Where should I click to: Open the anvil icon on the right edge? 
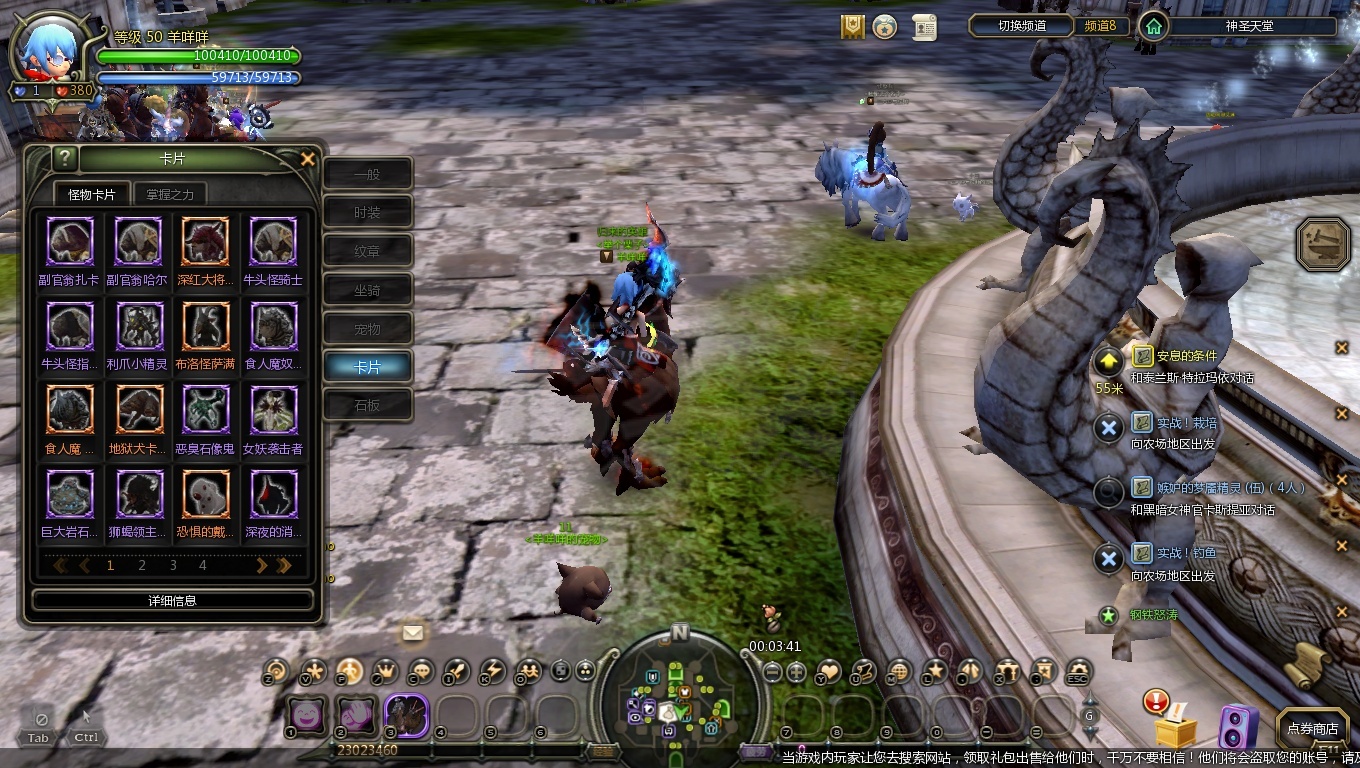(1323, 245)
